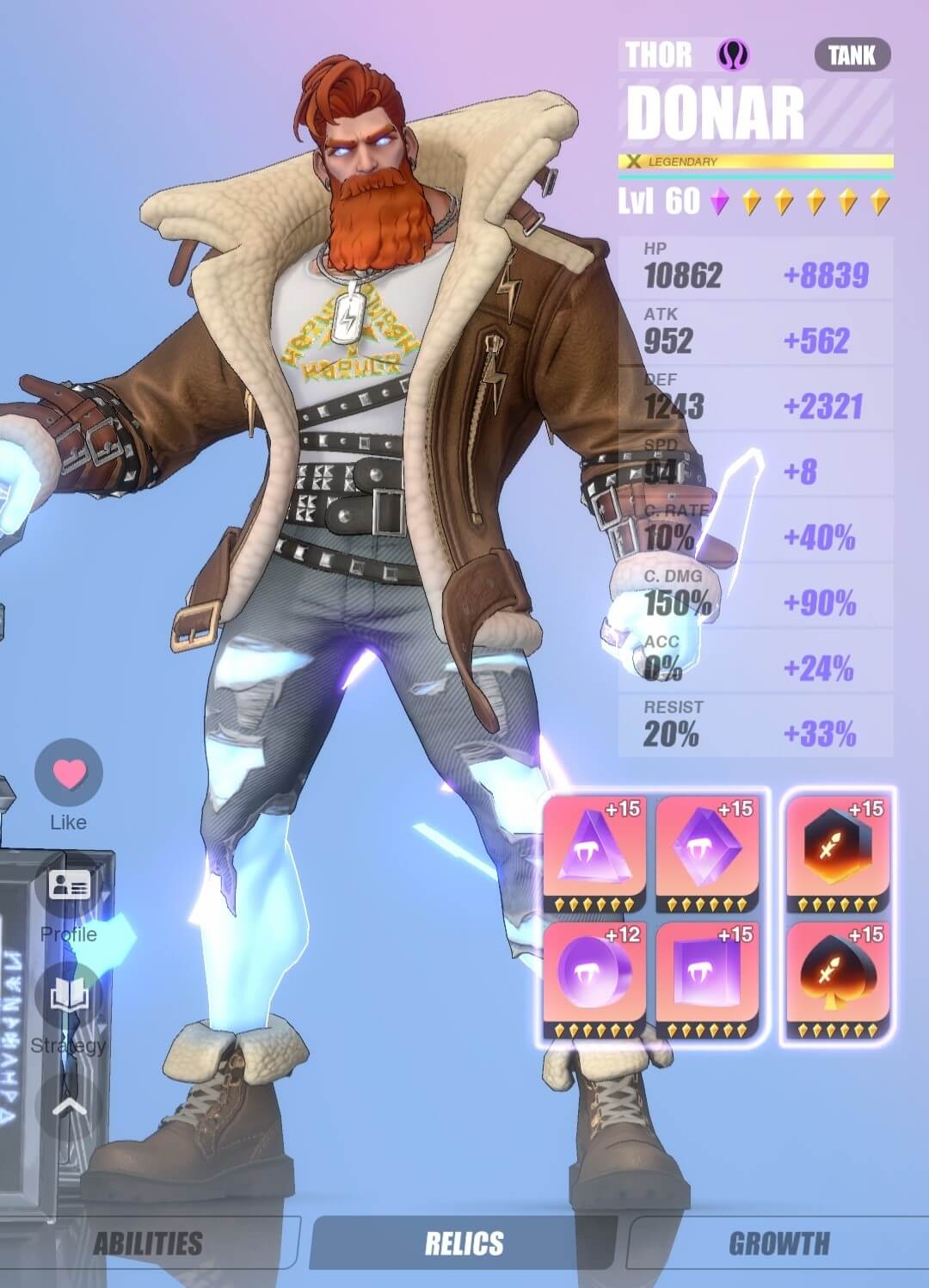
Task: Open the Strategy book
Action: pyautogui.click(x=69, y=998)
